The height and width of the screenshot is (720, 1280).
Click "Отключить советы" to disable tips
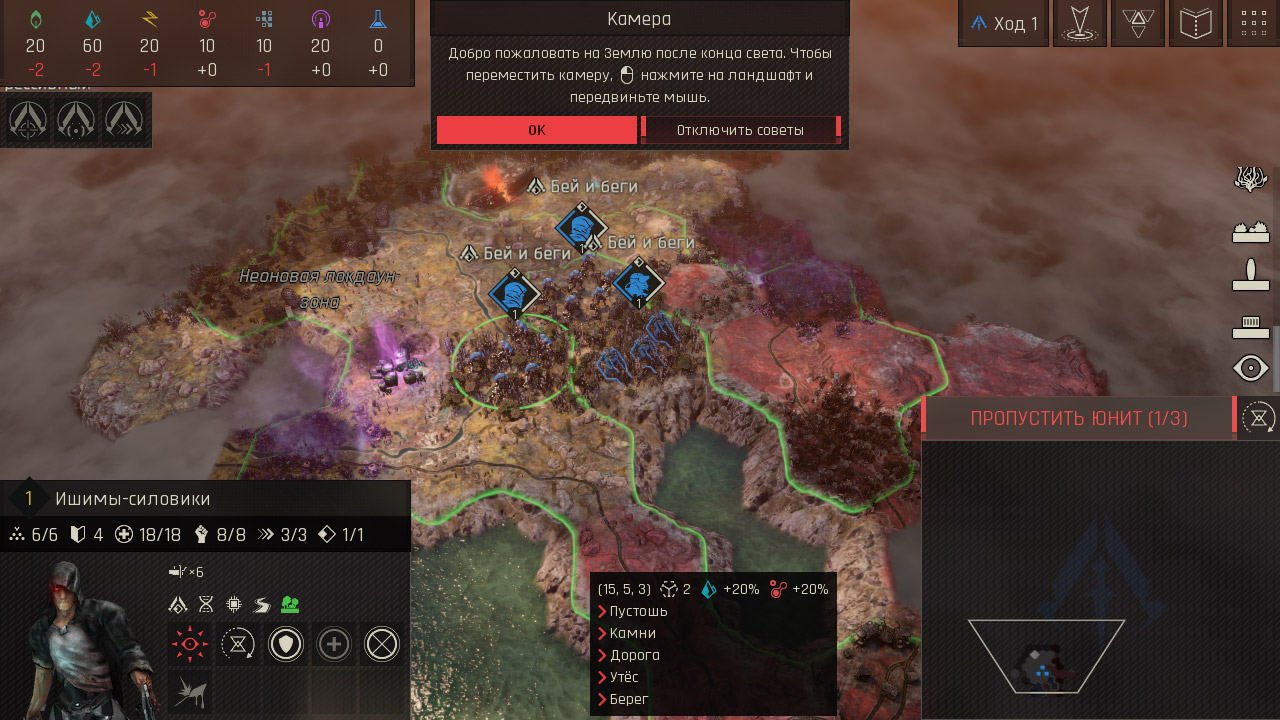[740, 130]
